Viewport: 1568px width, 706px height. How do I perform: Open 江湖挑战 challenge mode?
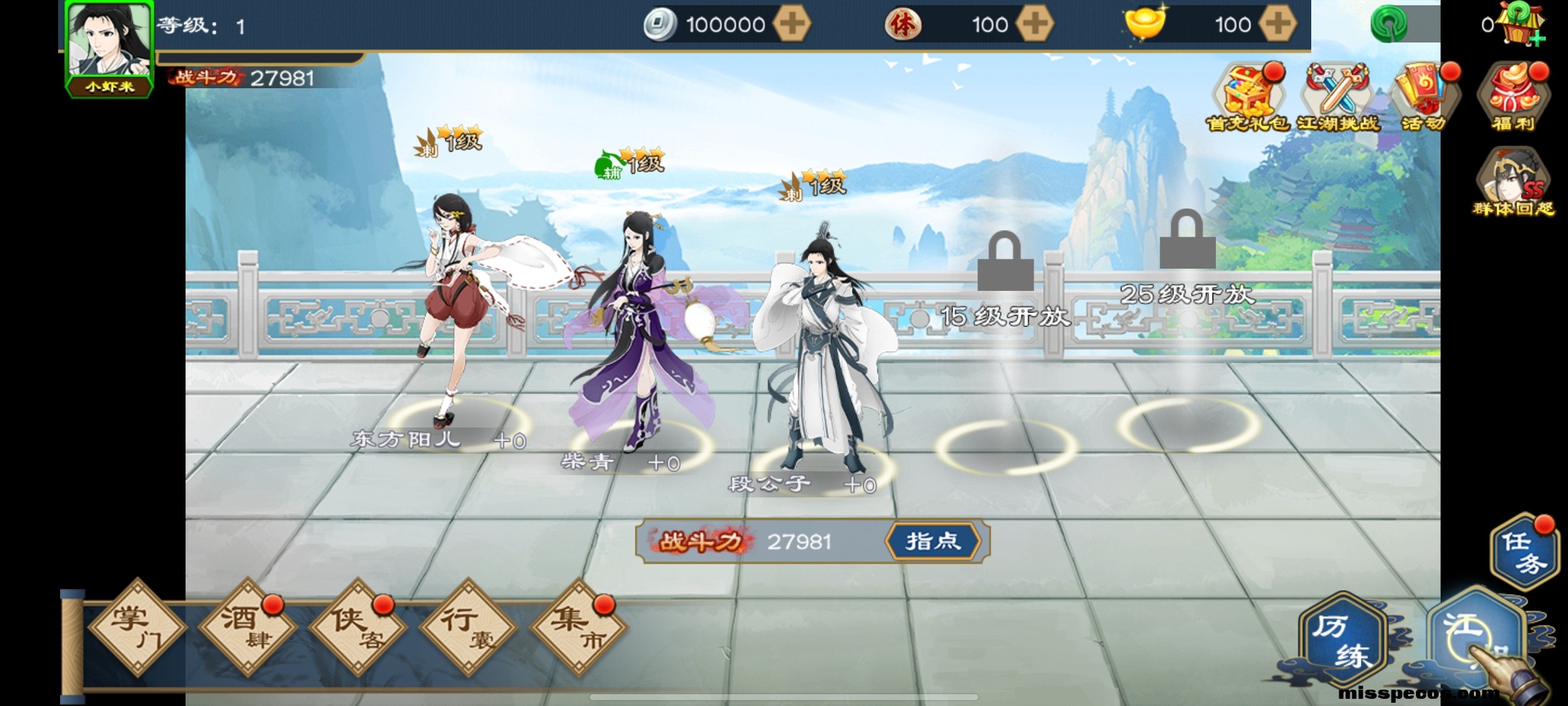click(1337, 98)
